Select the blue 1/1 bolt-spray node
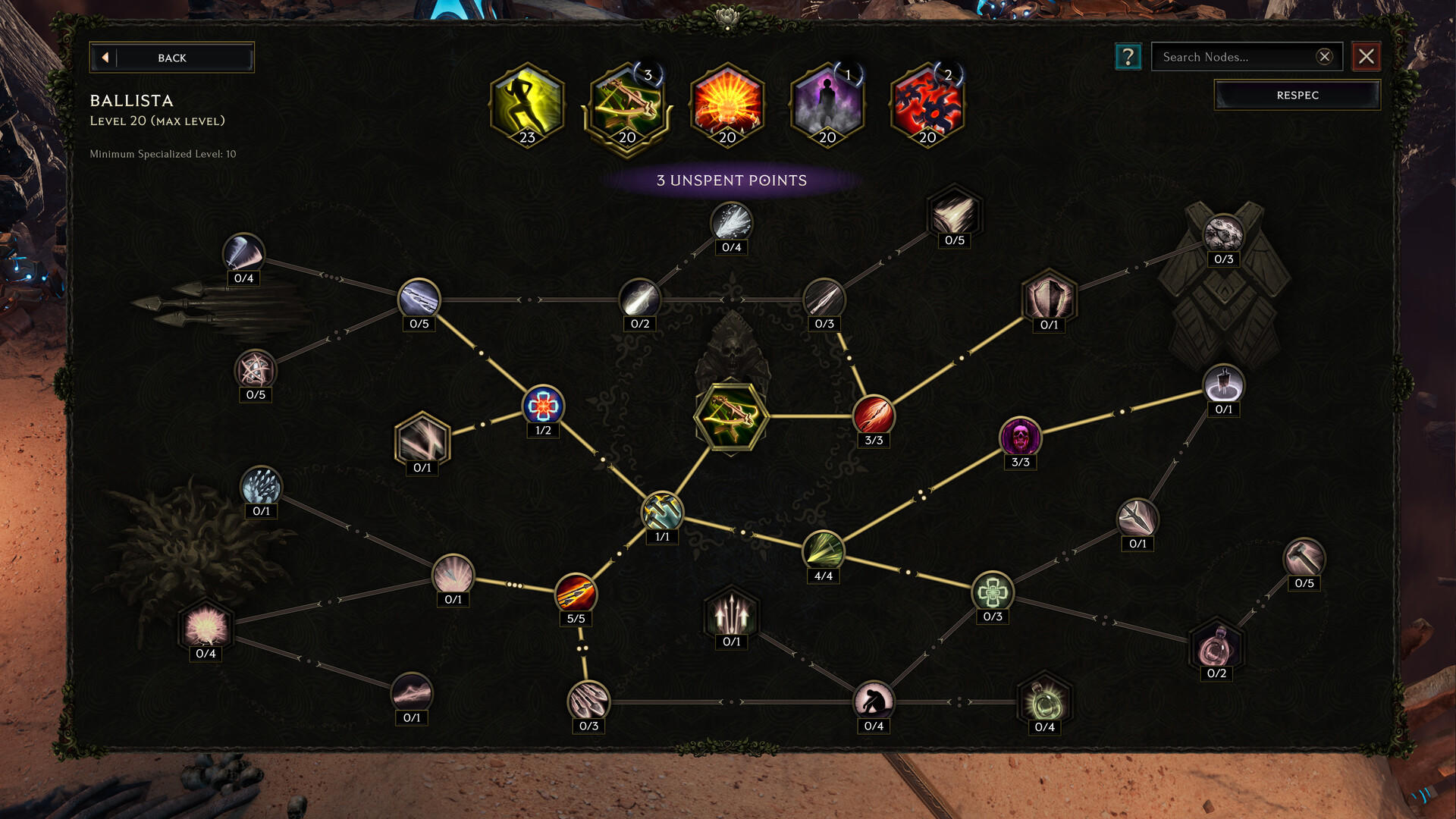Image resolution: width=1456 pixels, height=819 pixels. click(661, 513)
